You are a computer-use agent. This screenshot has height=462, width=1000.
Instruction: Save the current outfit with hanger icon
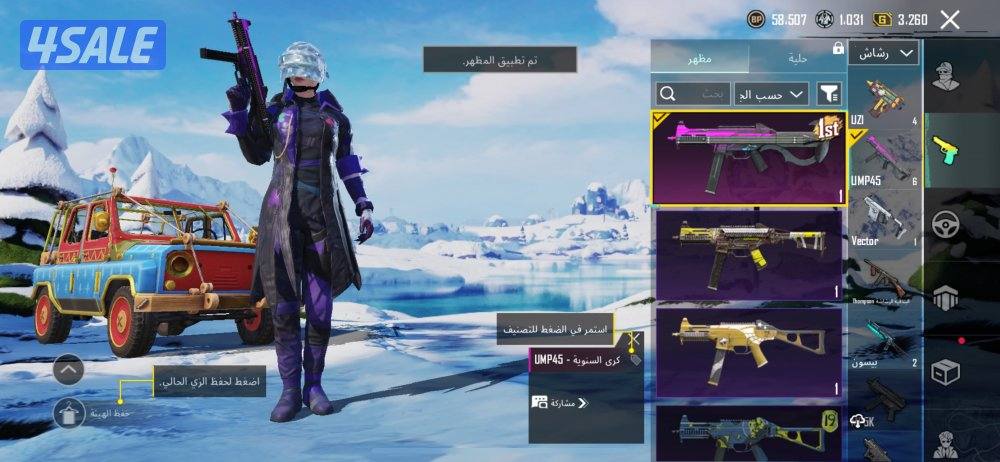click(68, 412)
